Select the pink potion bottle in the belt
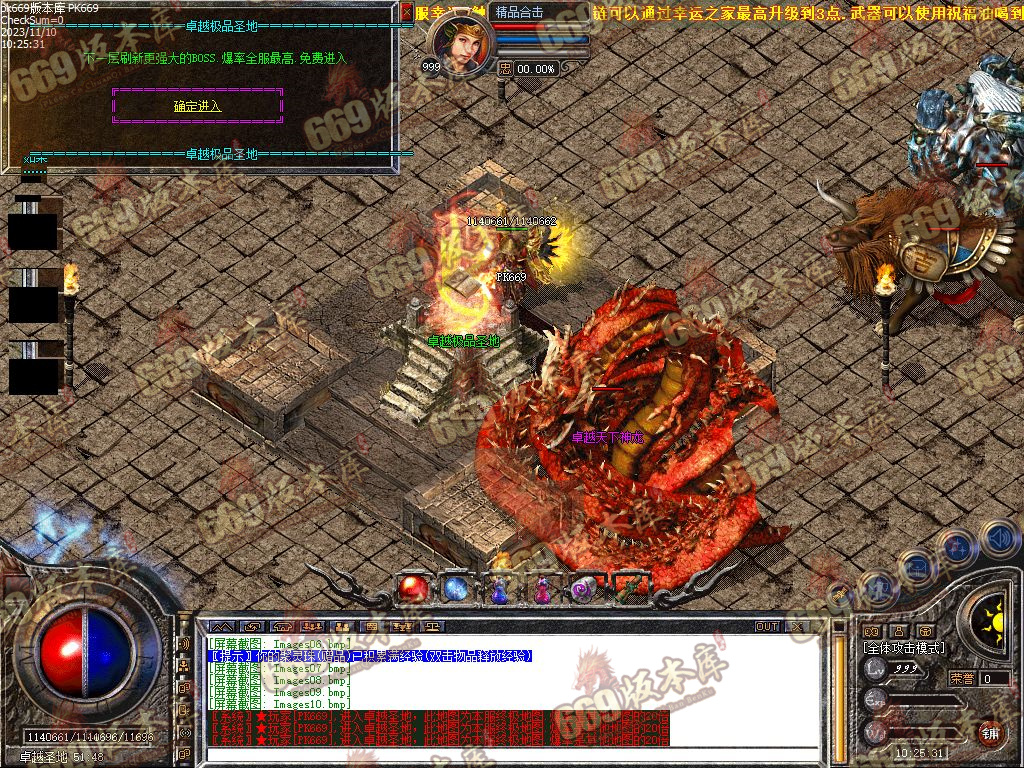The width and height of the screenshot is (1024, 768). click(541, 590)
